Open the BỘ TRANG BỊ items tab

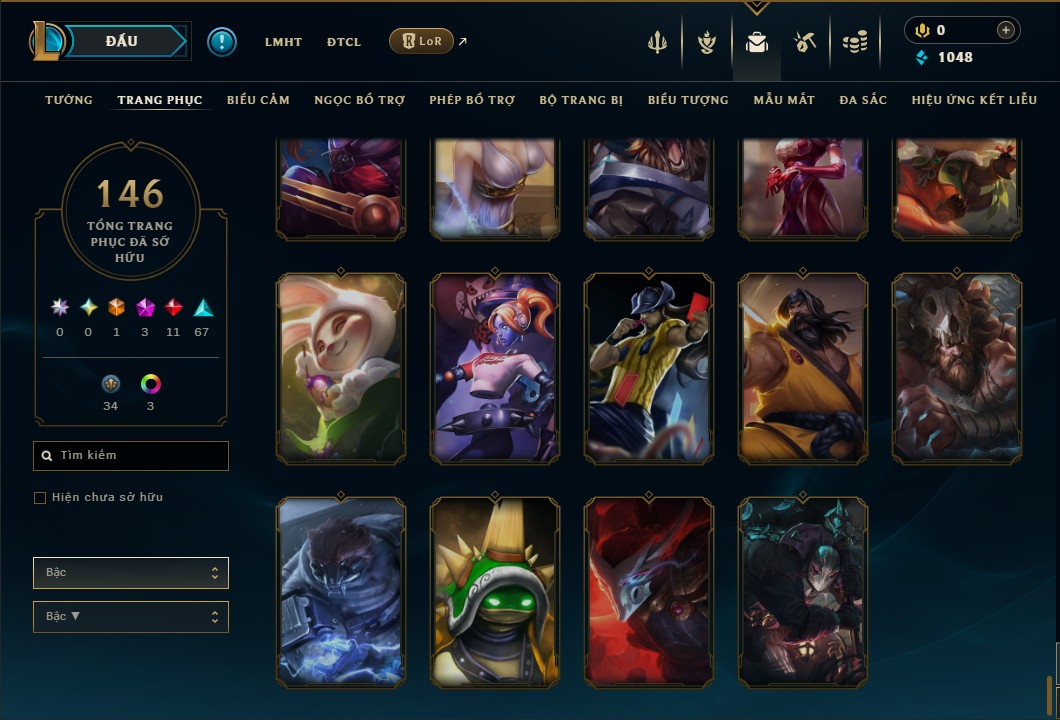click(x=581, y=100)
